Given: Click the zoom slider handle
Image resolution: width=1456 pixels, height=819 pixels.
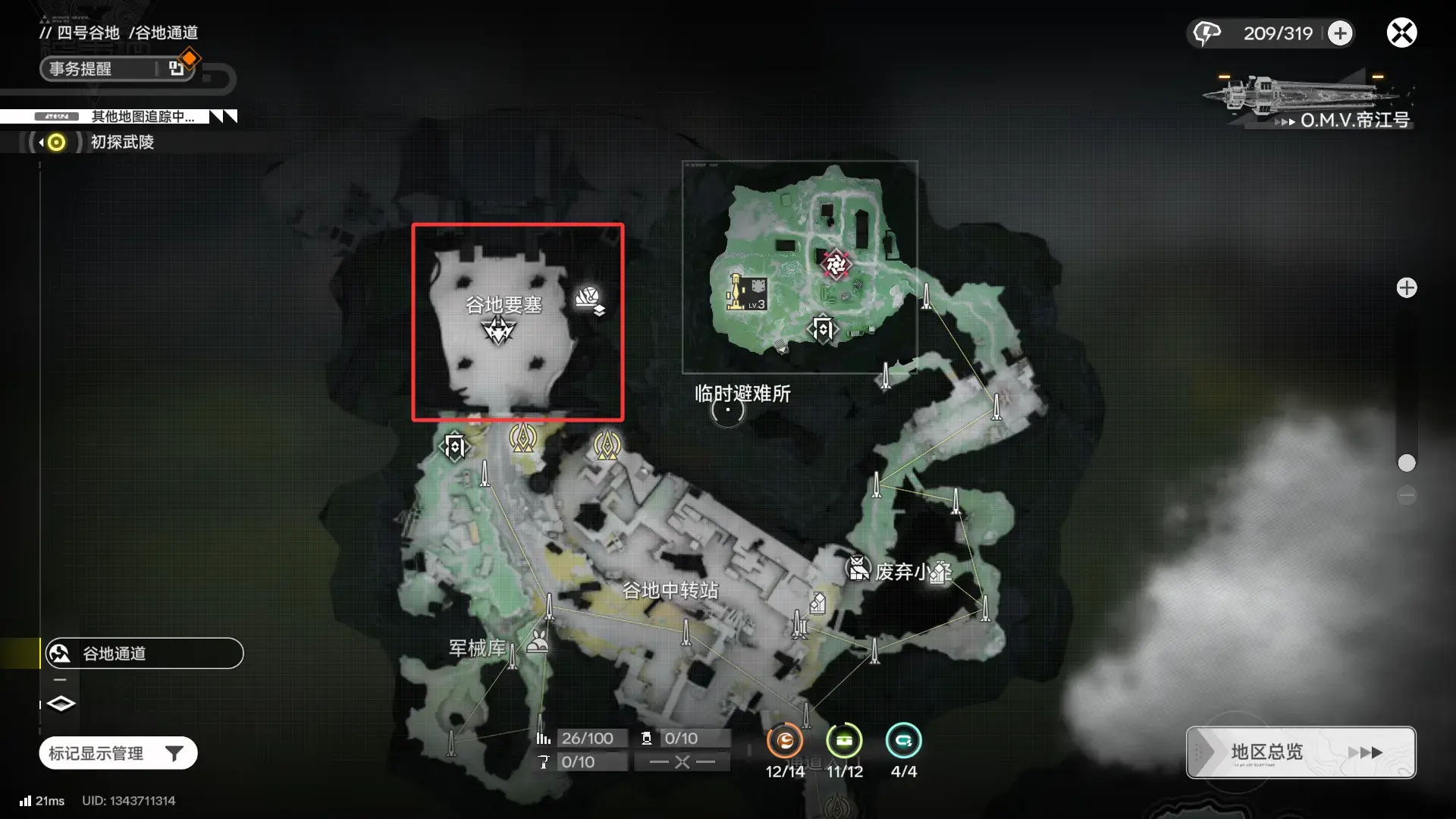Looking at the screenshot, I should click(1407, 463).
